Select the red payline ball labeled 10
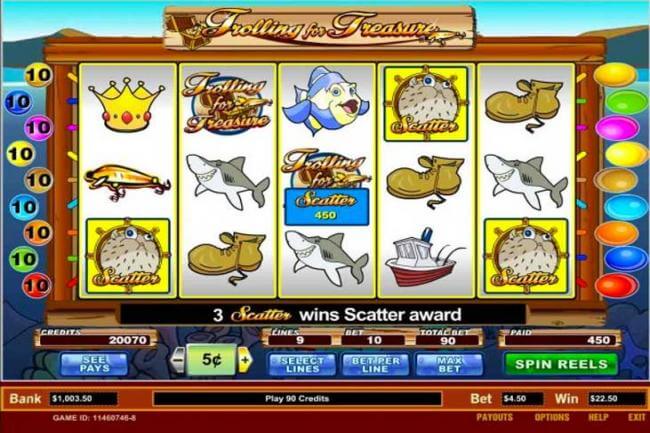 [37, 285]
